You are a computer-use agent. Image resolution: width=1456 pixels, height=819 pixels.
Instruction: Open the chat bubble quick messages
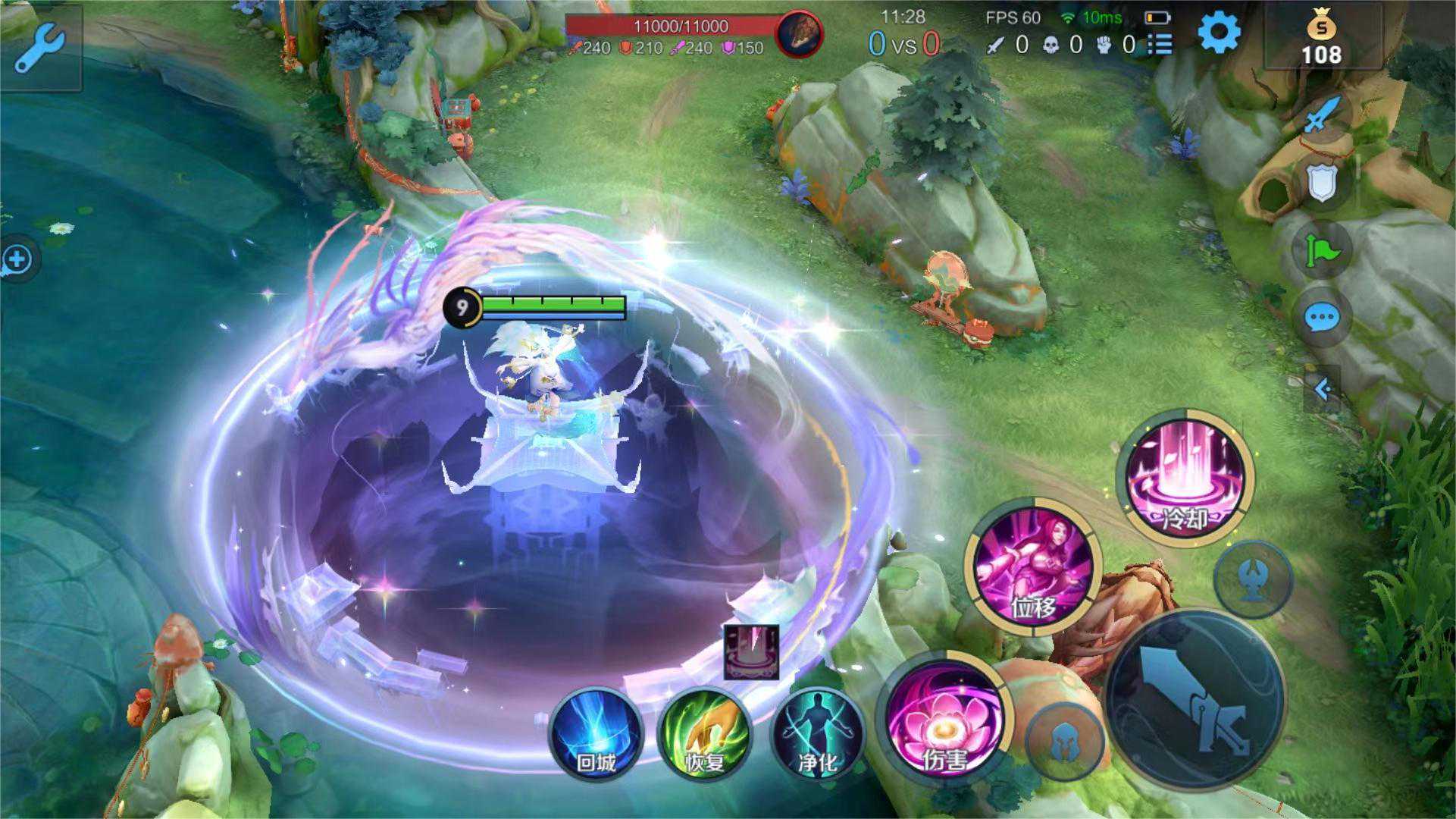click(1322, 318)
